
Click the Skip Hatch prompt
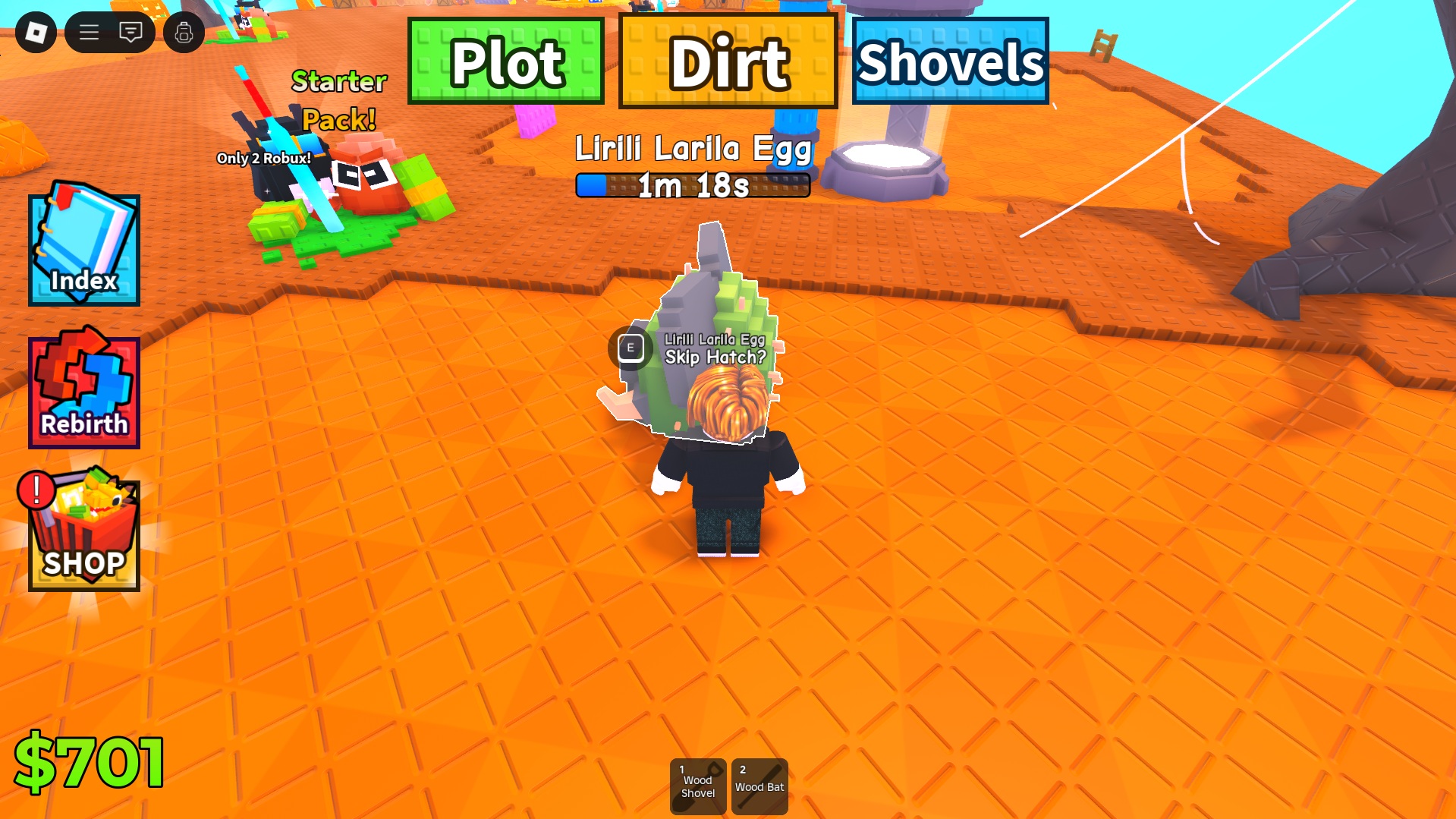[716, 357]
